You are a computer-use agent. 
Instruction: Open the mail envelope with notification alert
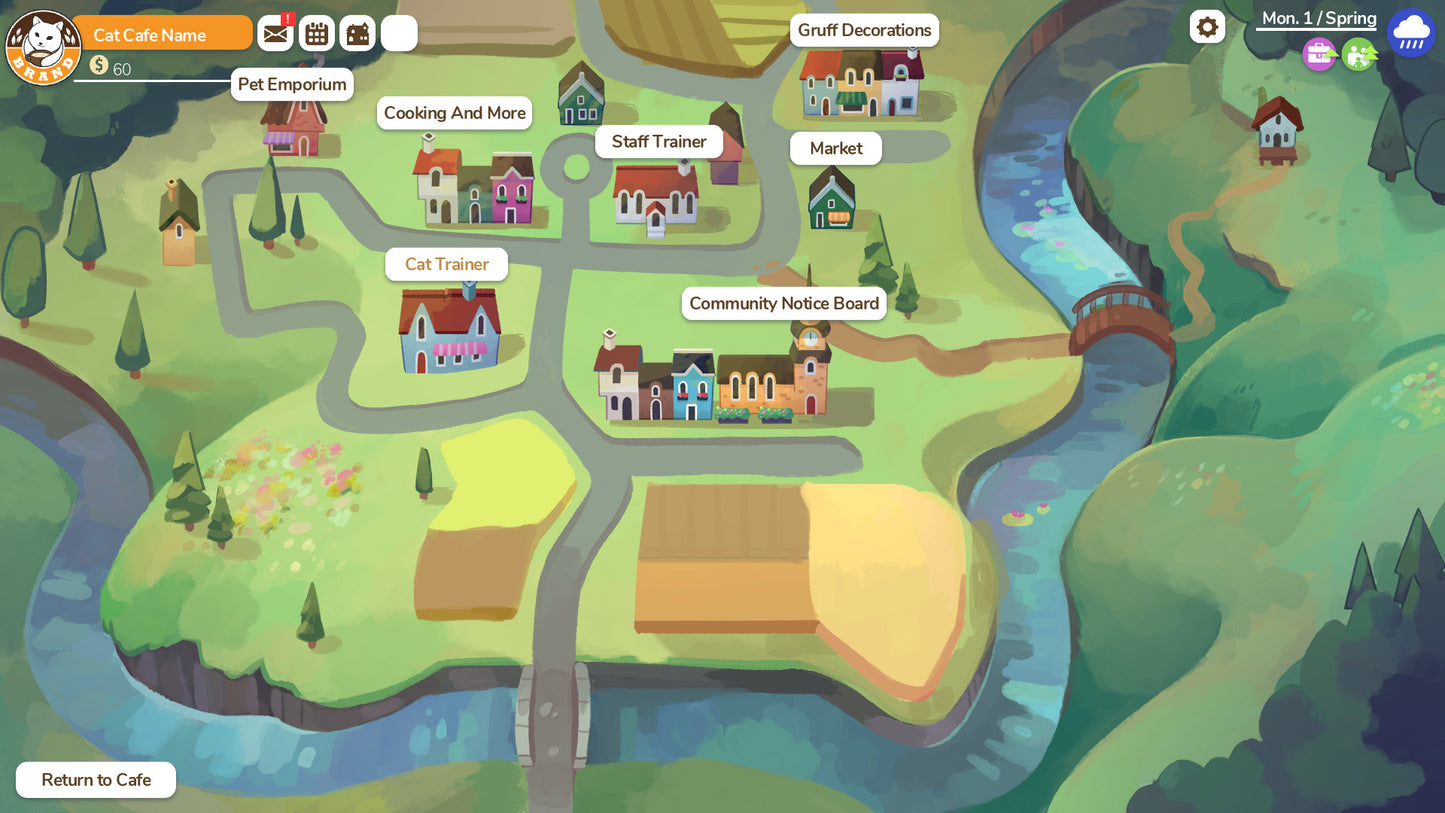[x=275, y=32]
